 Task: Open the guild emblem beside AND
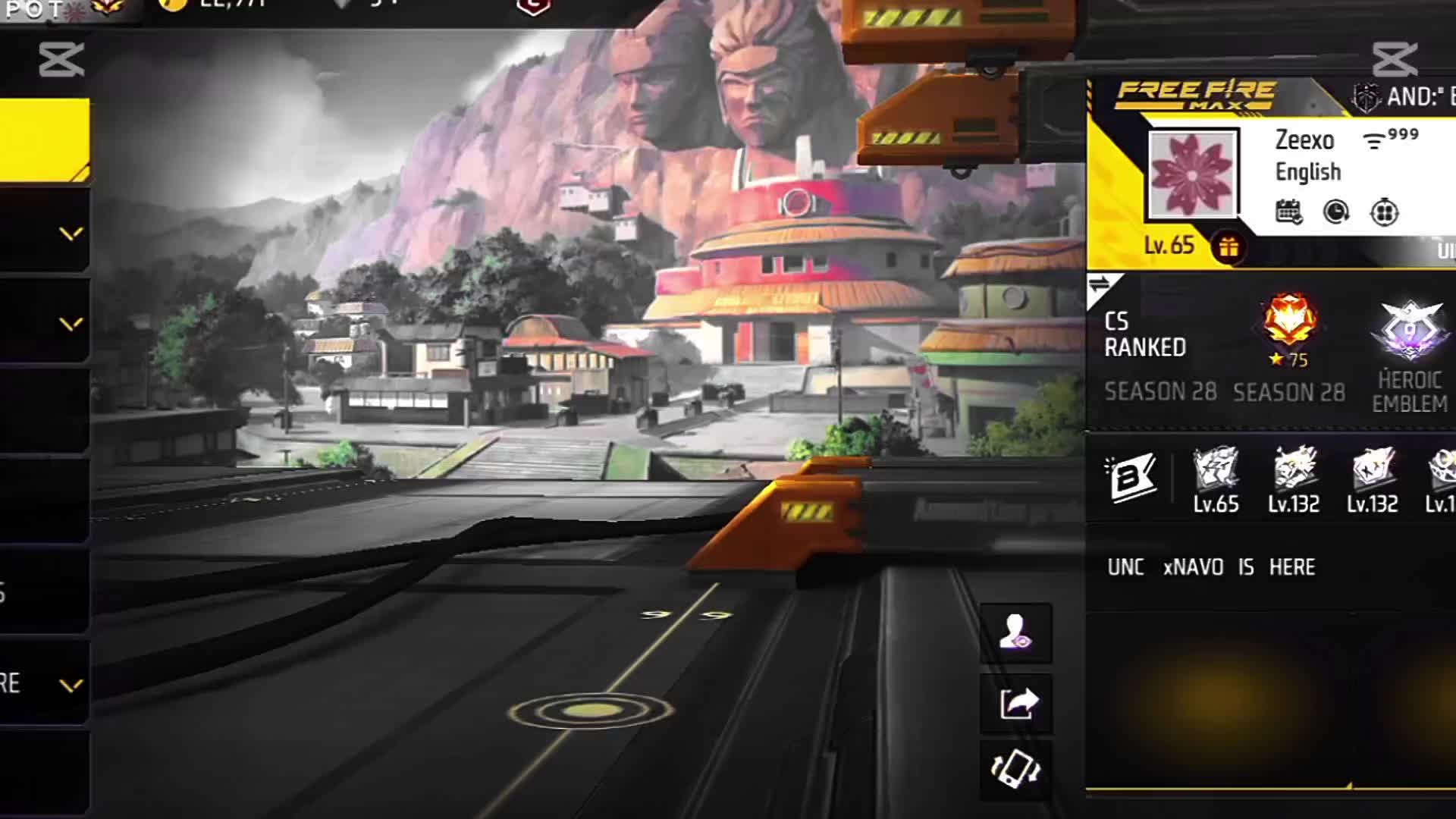pos(1366,97)
